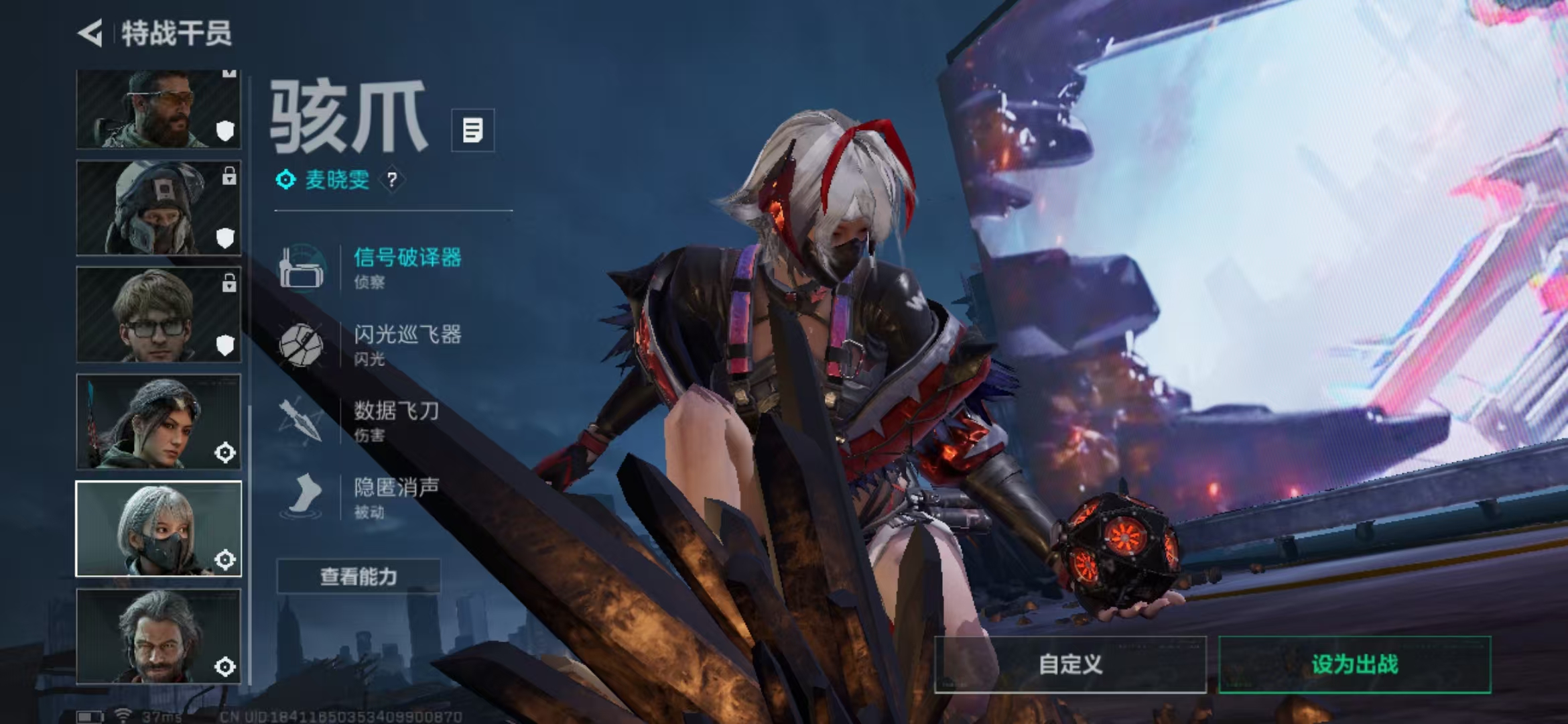Pick the locked gas-mask helmet operator

(x=158, y=208)
